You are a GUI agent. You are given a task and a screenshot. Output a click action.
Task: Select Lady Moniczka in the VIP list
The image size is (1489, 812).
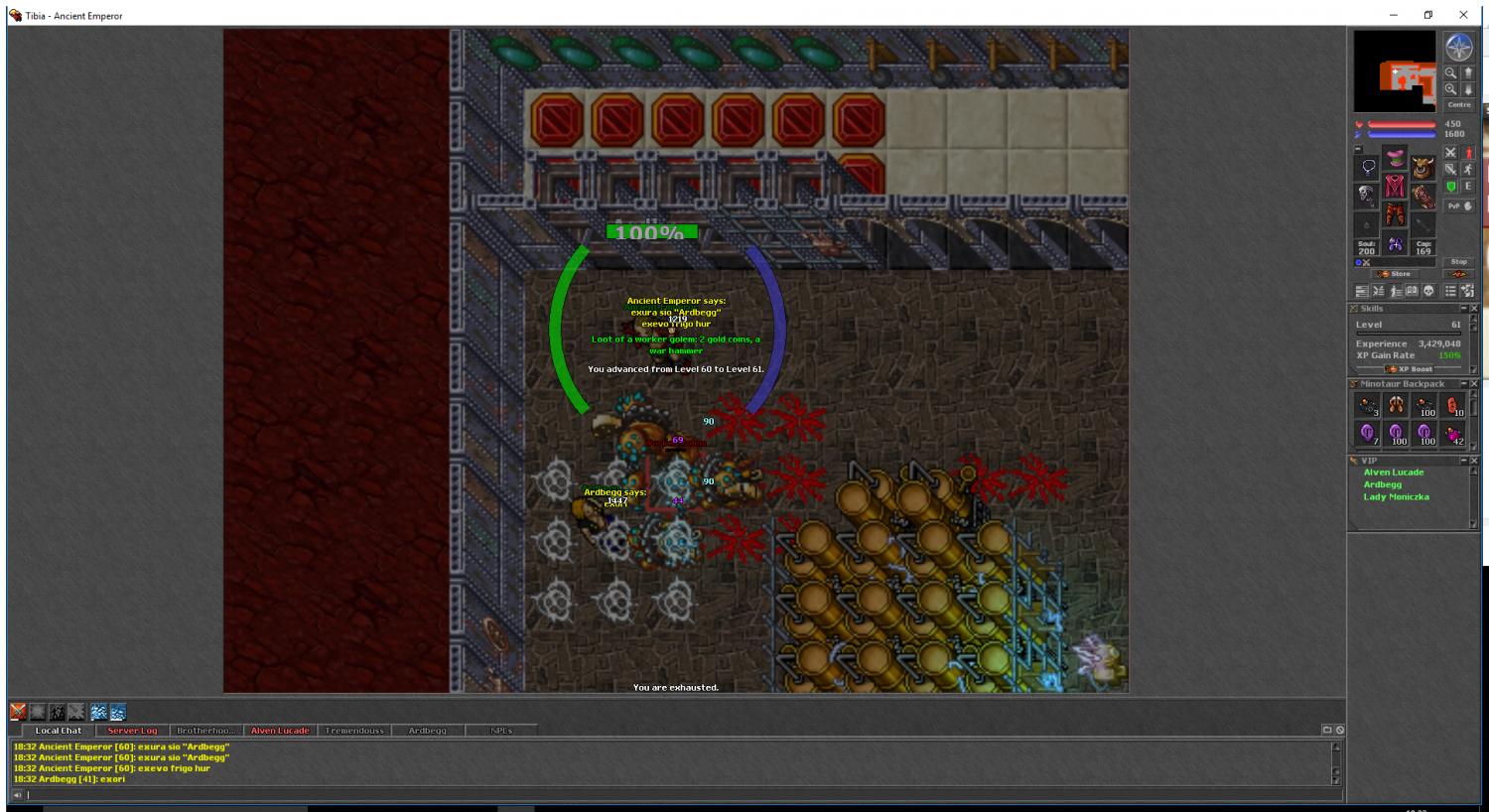point(1396,496)
